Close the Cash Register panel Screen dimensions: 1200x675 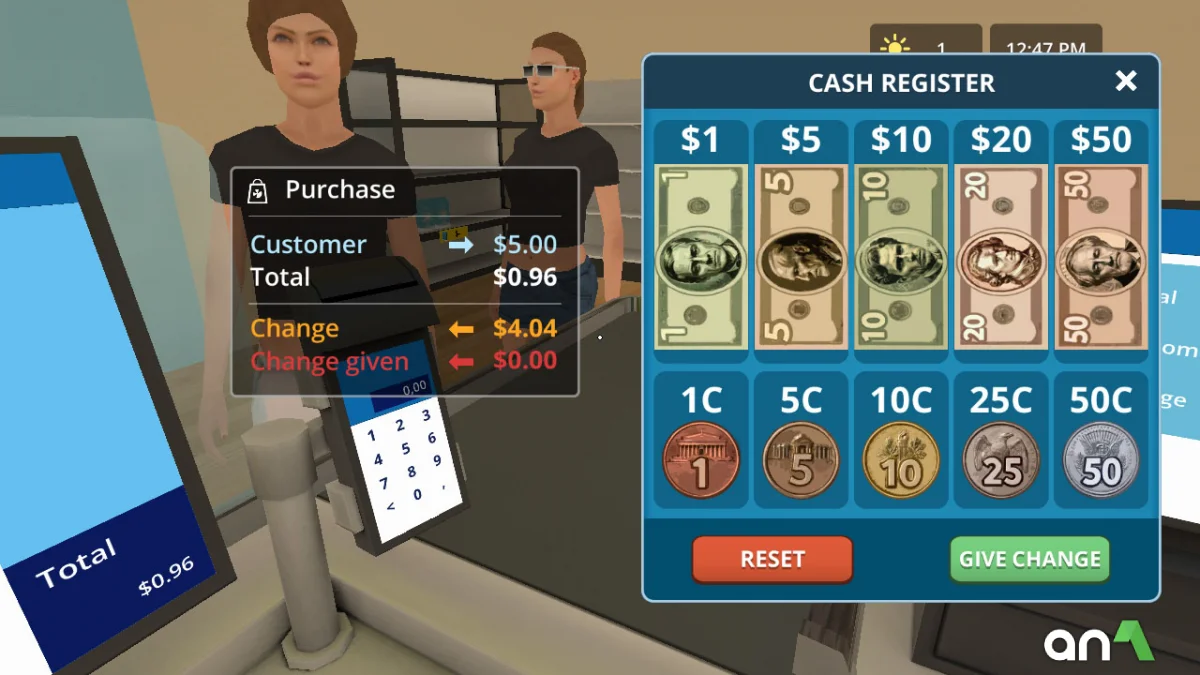(x=1126, y=81)
